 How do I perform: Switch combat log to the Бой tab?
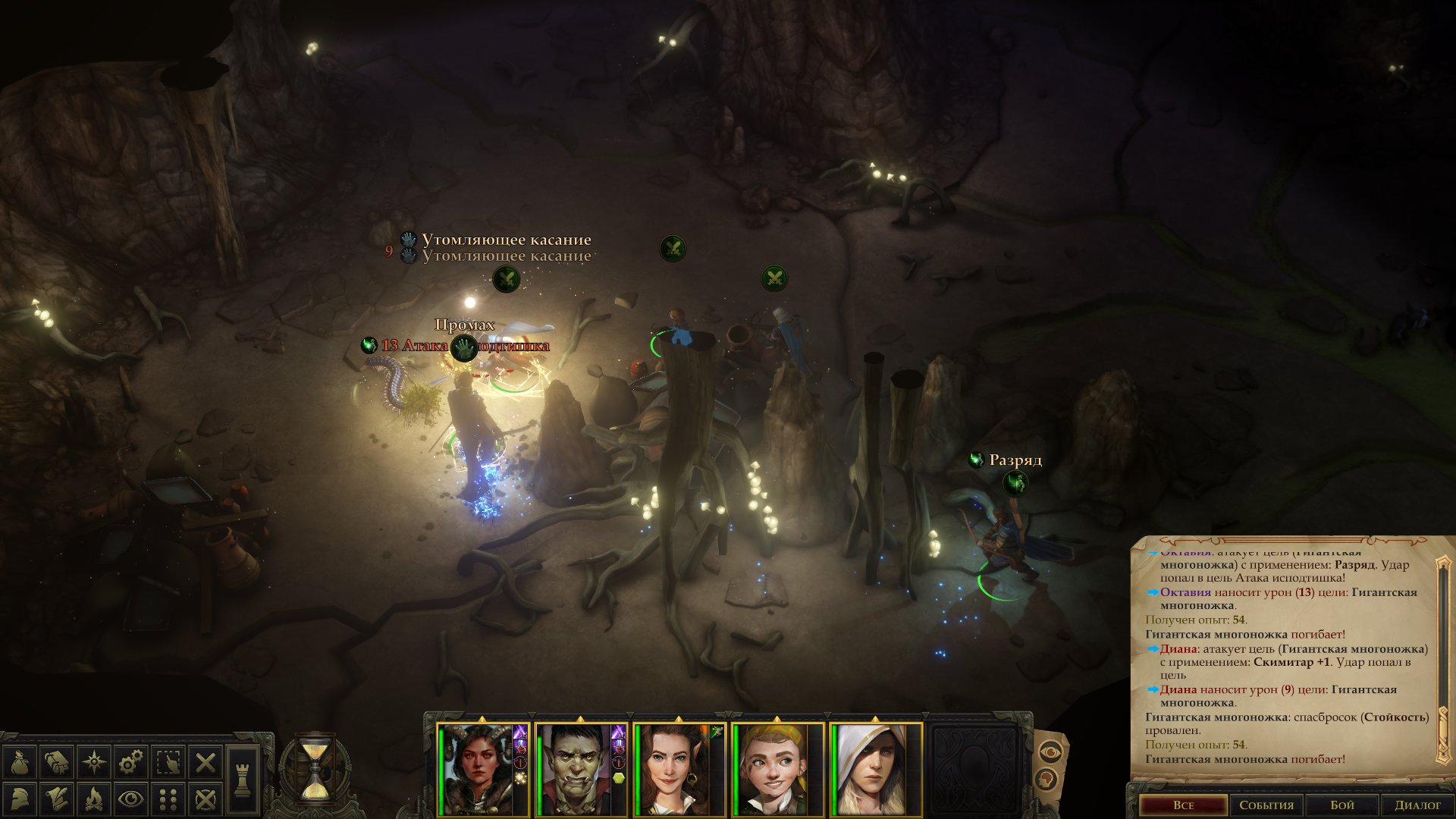pos(1341,805)
